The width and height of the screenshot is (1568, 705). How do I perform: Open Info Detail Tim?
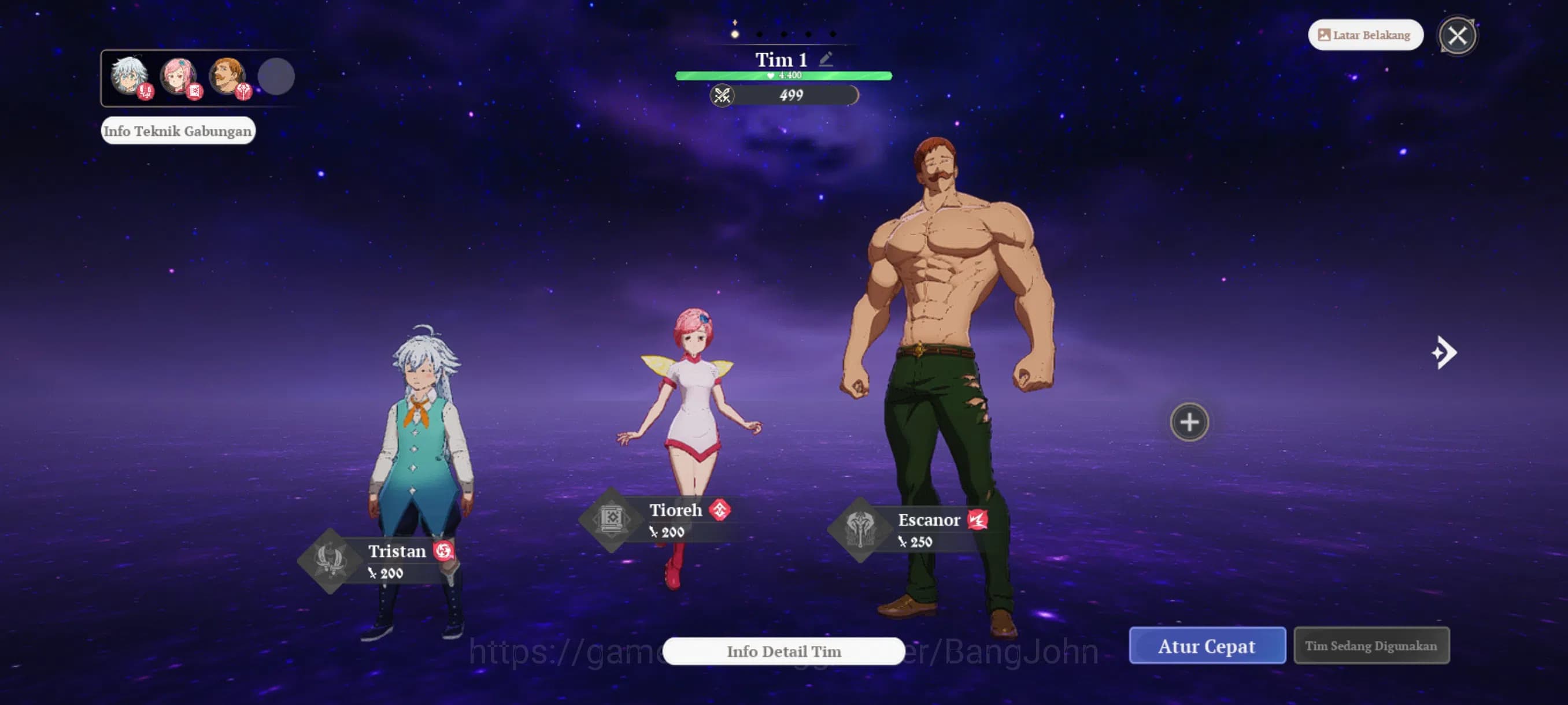pyautogui.click(x=783, y=651)
